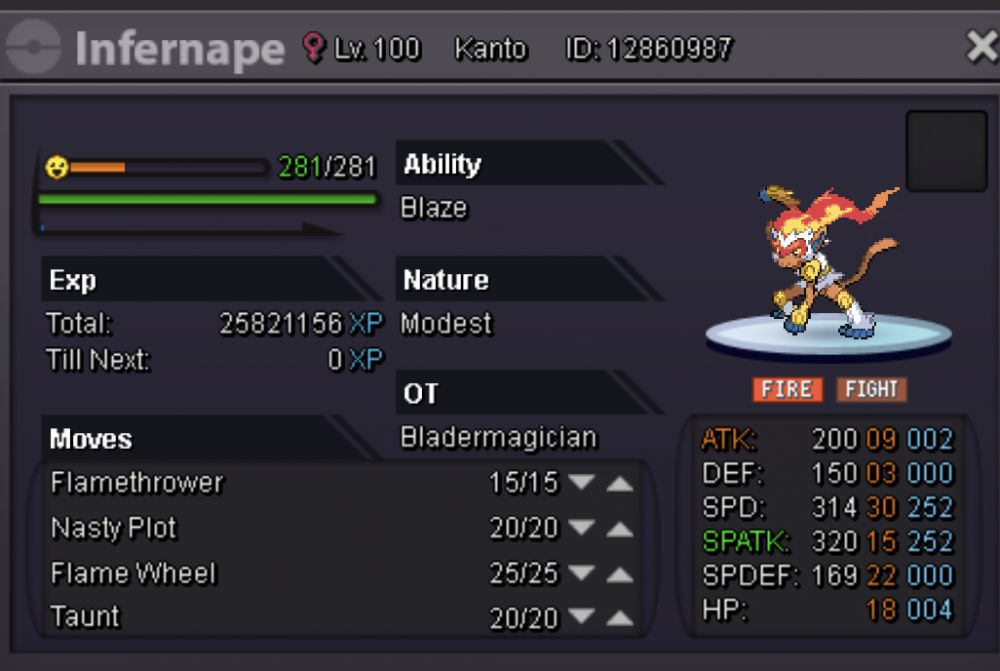Move Flame Wheel up one position
The width and height of the screenshot is (1000, 671).
620,575
